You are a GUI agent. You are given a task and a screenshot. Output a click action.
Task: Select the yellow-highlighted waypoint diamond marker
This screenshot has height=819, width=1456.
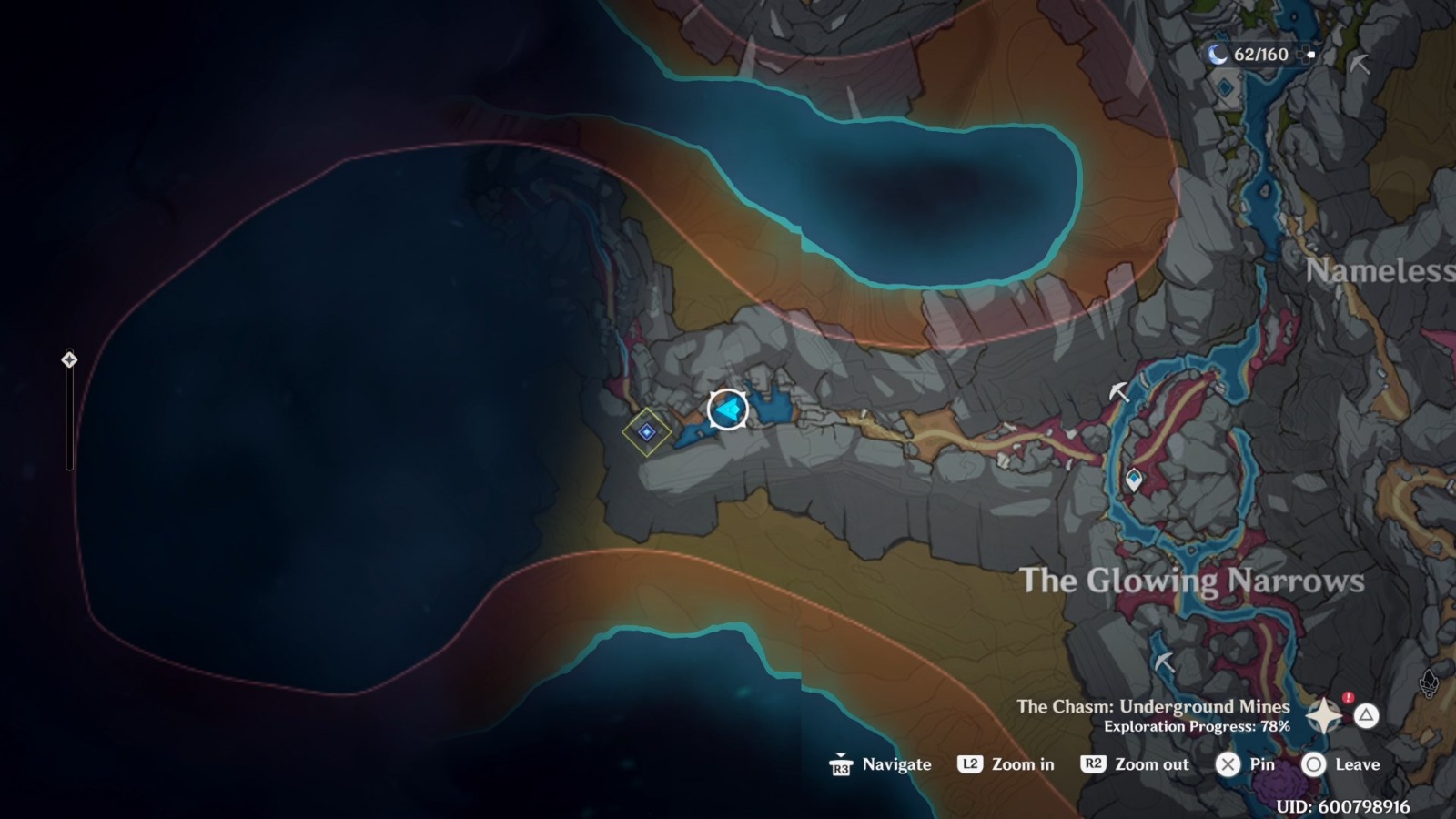click(645, 432)
